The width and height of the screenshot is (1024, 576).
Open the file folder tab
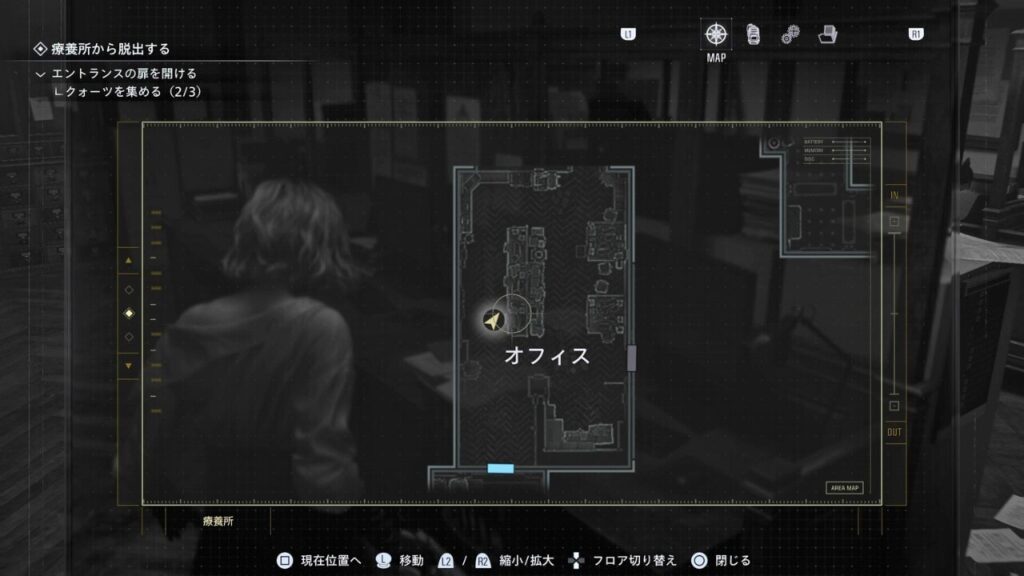coord(826,34)
